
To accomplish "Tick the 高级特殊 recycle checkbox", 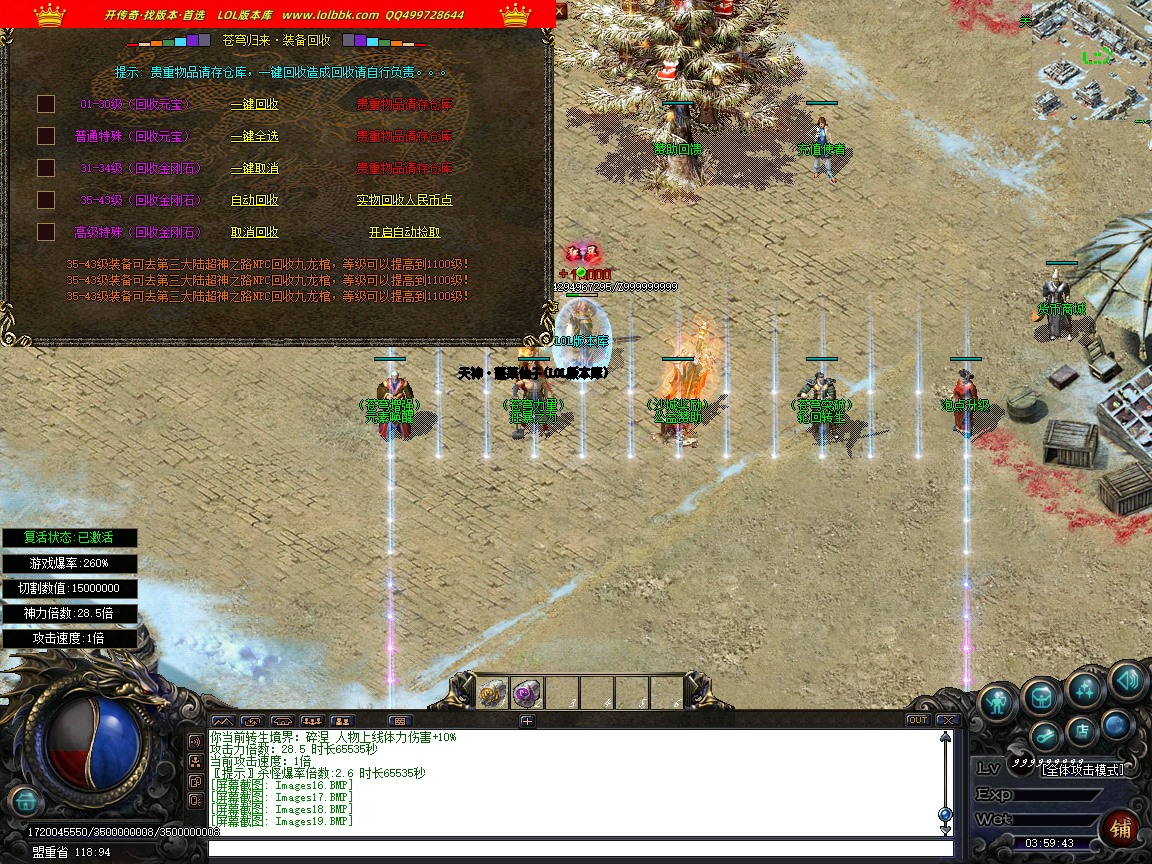I will point(46,232).
